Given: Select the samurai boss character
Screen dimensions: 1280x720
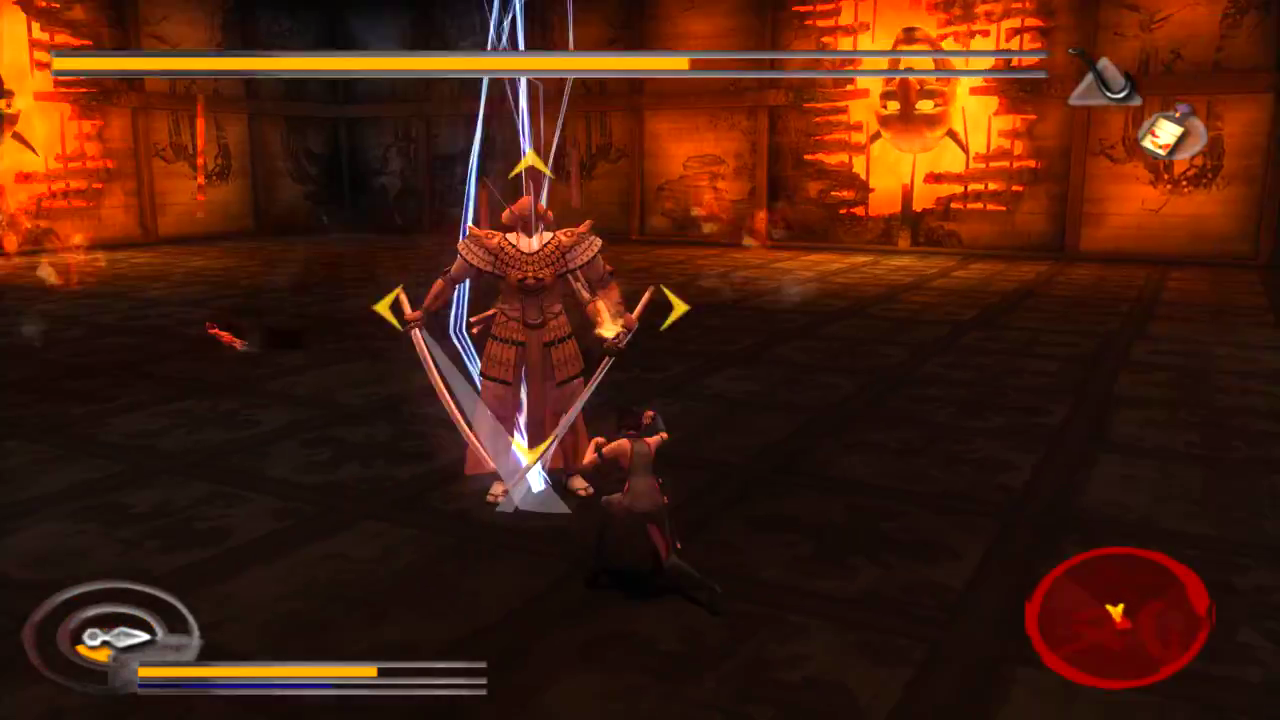Looking at the screenshot, I should (x=530, y=300).
